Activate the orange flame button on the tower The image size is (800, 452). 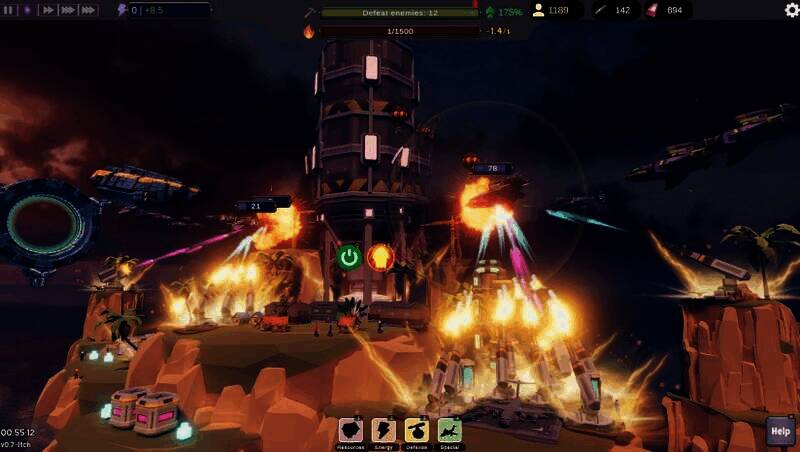[x=379, y=257]
